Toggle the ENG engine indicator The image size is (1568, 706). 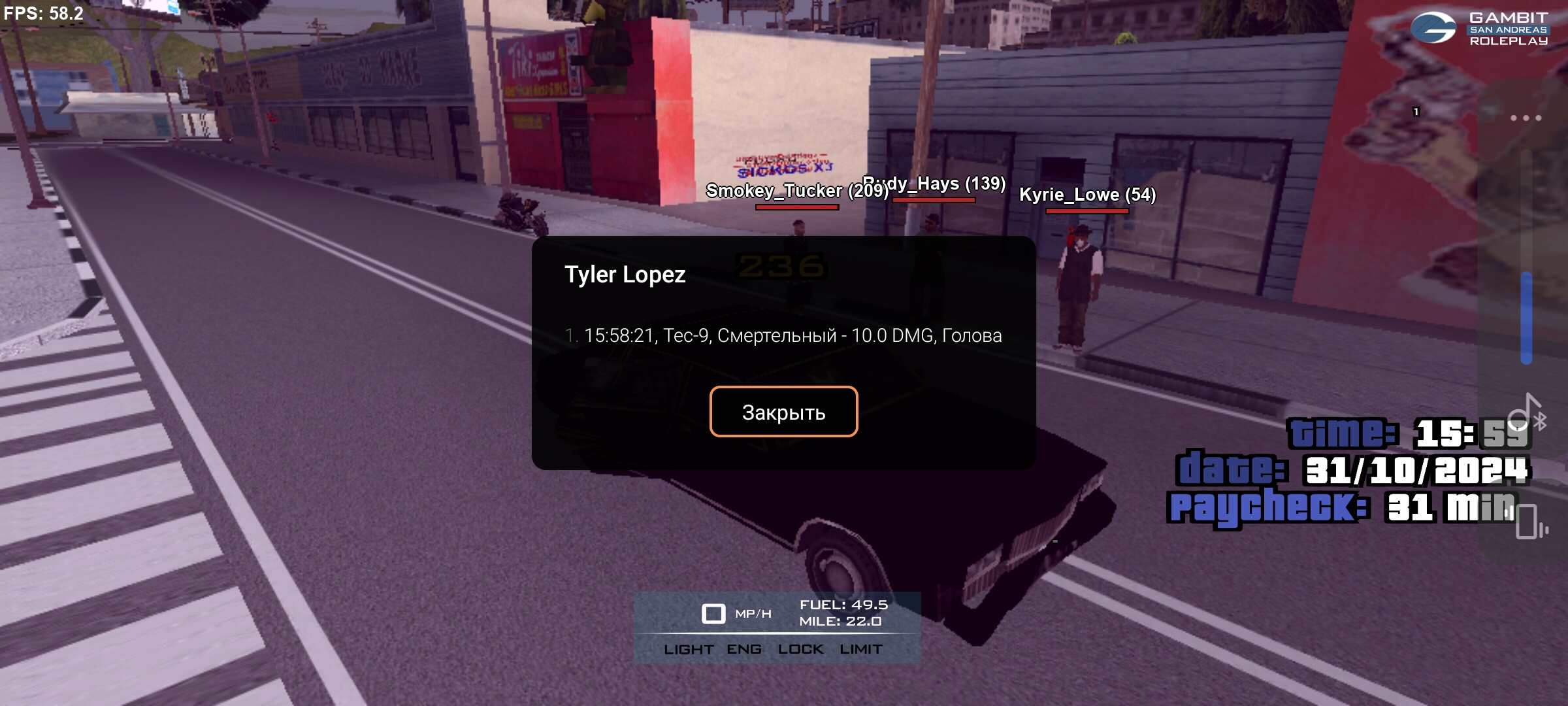pyautogui.click(x=743, y=649)
